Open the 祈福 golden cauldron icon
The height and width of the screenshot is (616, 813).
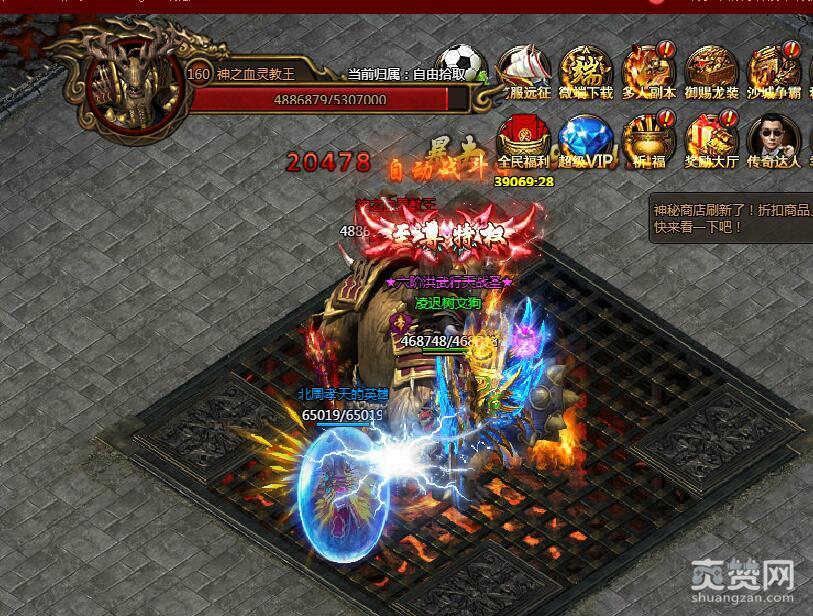pos(648,140)
